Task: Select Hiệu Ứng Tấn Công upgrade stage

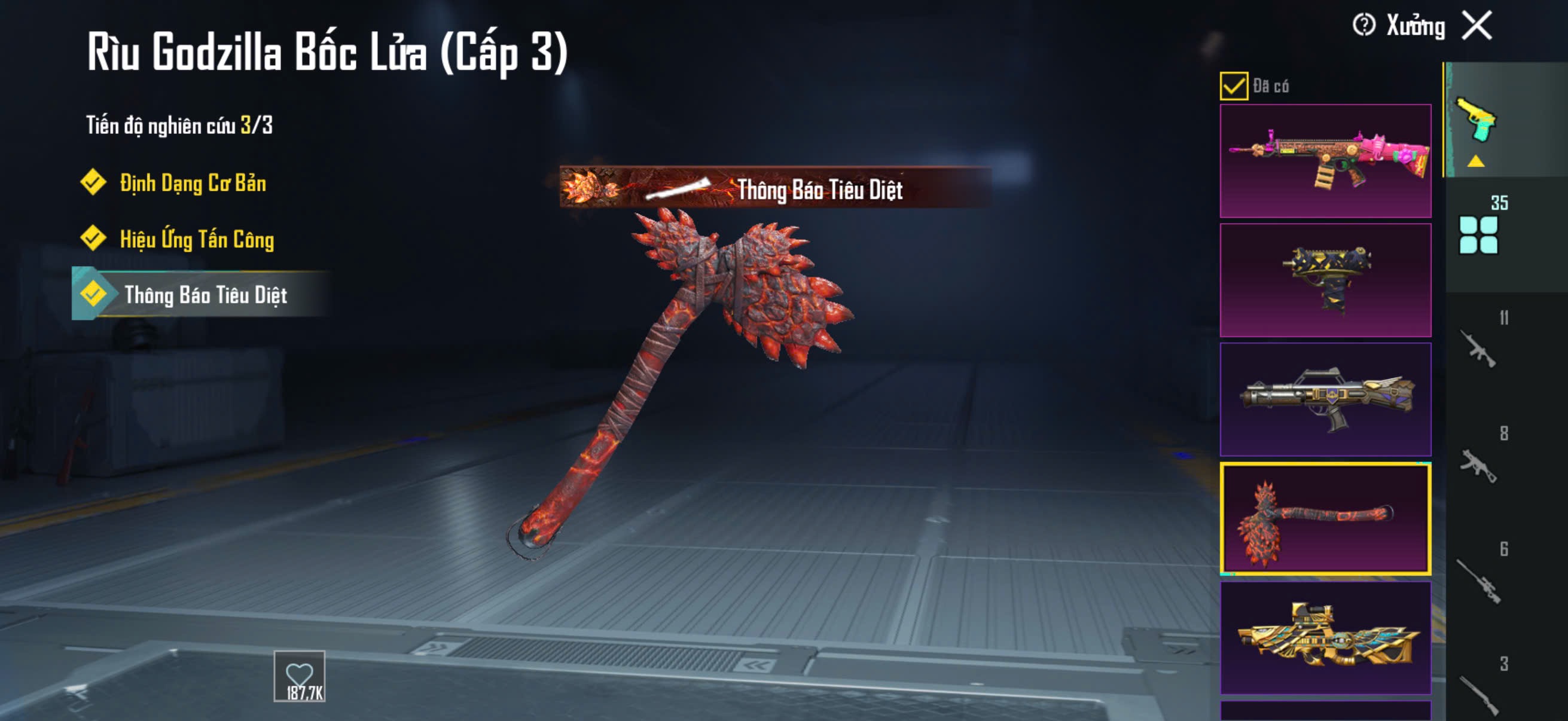Action: [196, 239]
